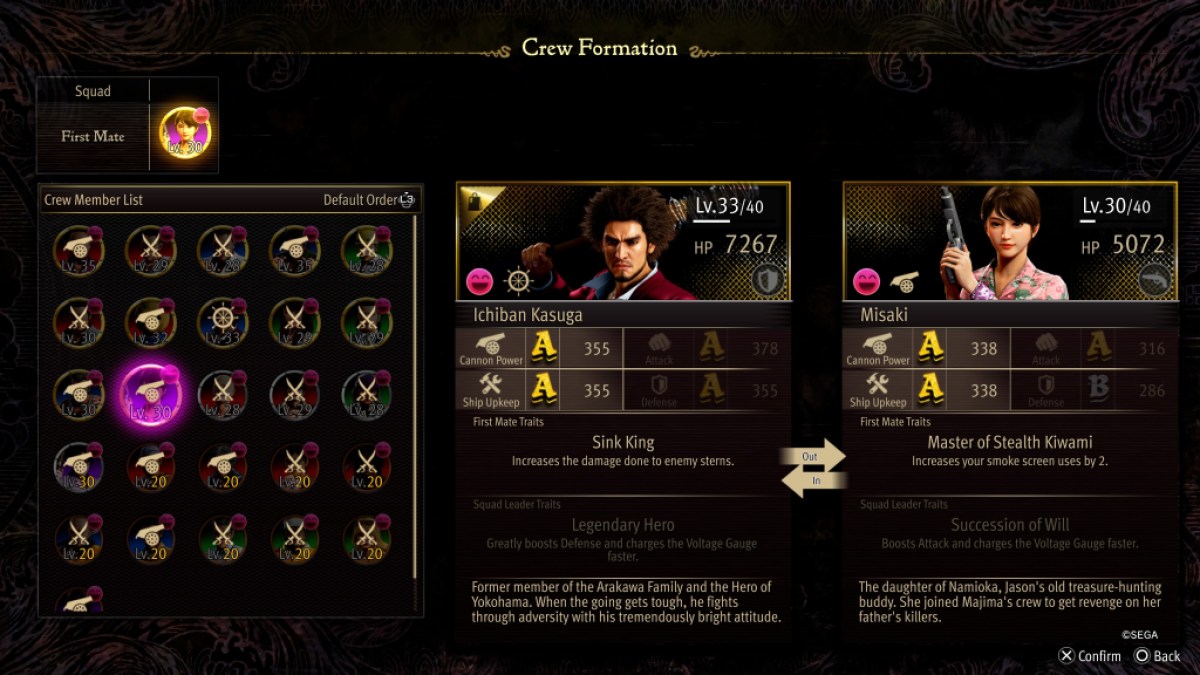
Task: Select the partially hidden bottom crew icon
Action: pos(79,600)
